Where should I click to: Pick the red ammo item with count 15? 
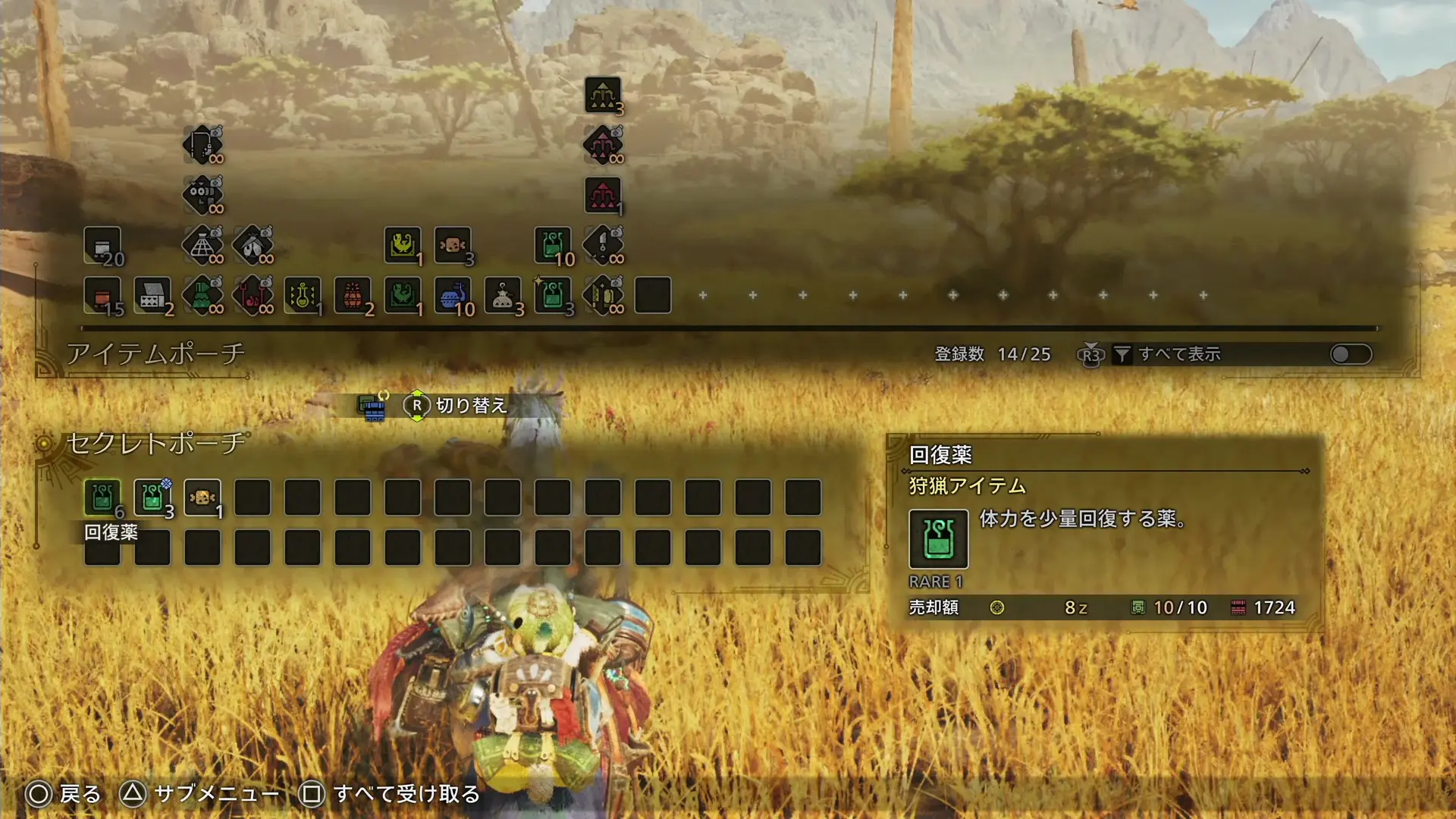click(102, 295)
